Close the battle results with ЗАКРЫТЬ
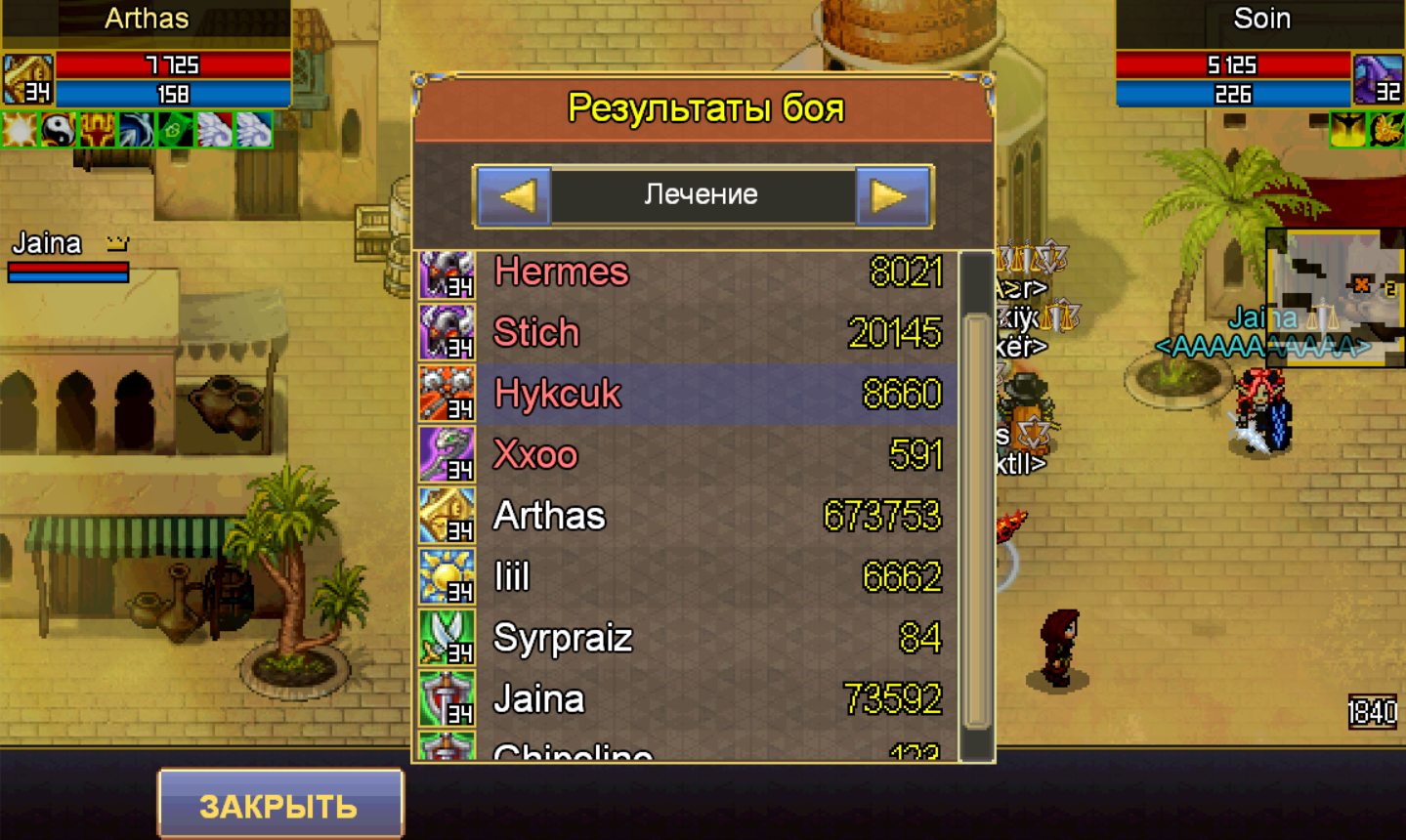The image size is (1406, 840). click(279, 805)
